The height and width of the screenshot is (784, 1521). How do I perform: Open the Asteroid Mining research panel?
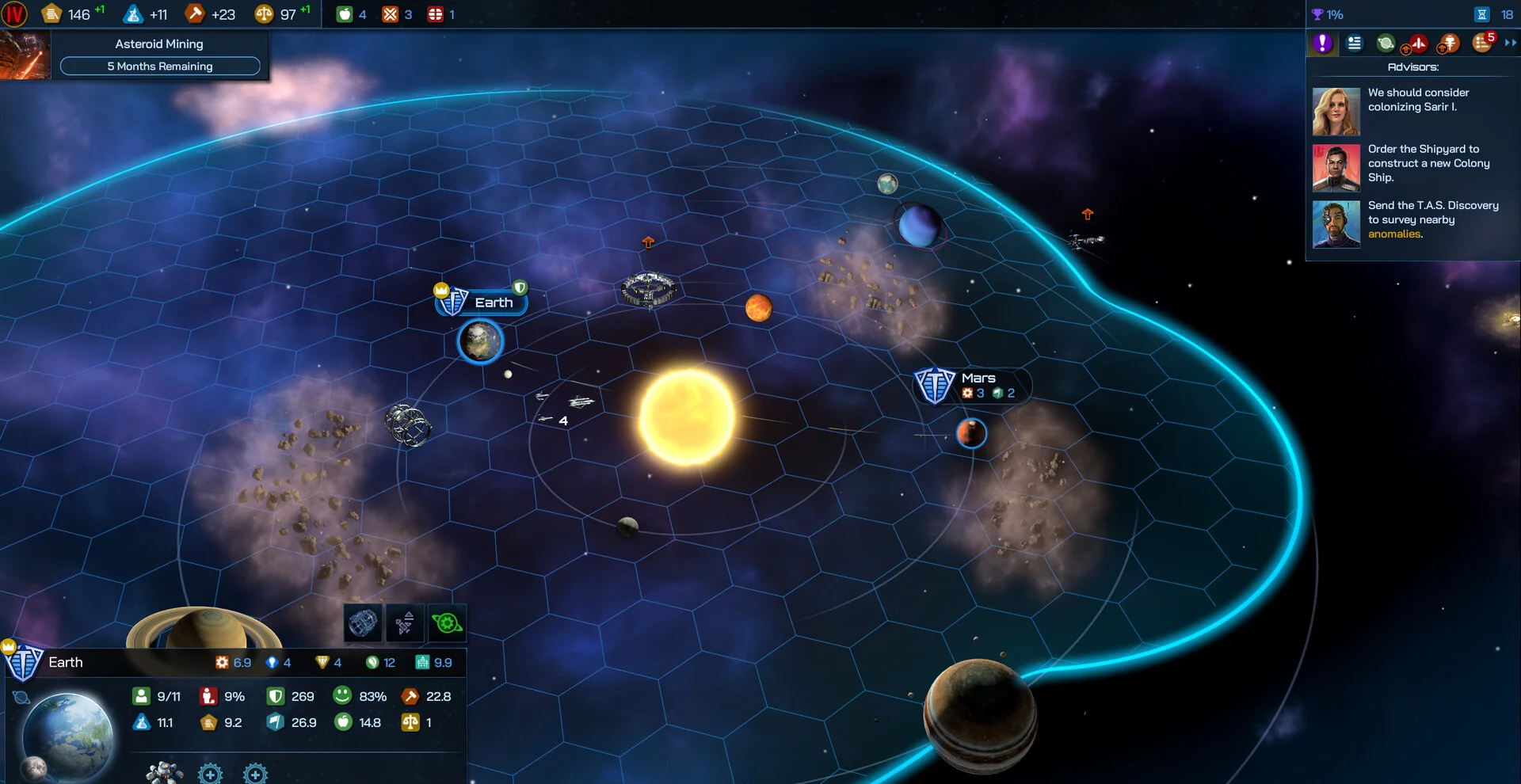pos(159,55)
